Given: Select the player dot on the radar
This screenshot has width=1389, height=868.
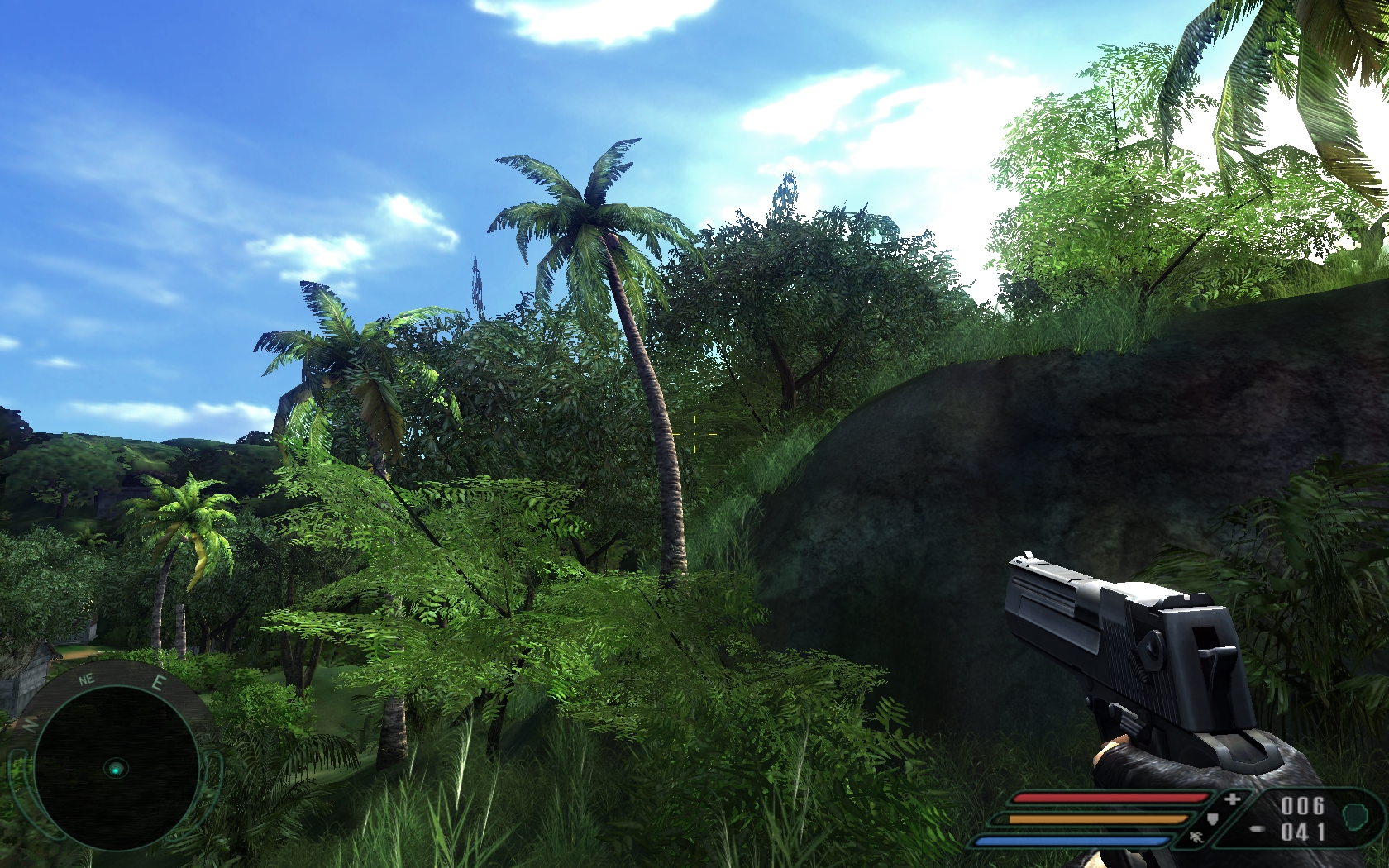Looking at the screenshot, I should point(117,769).
